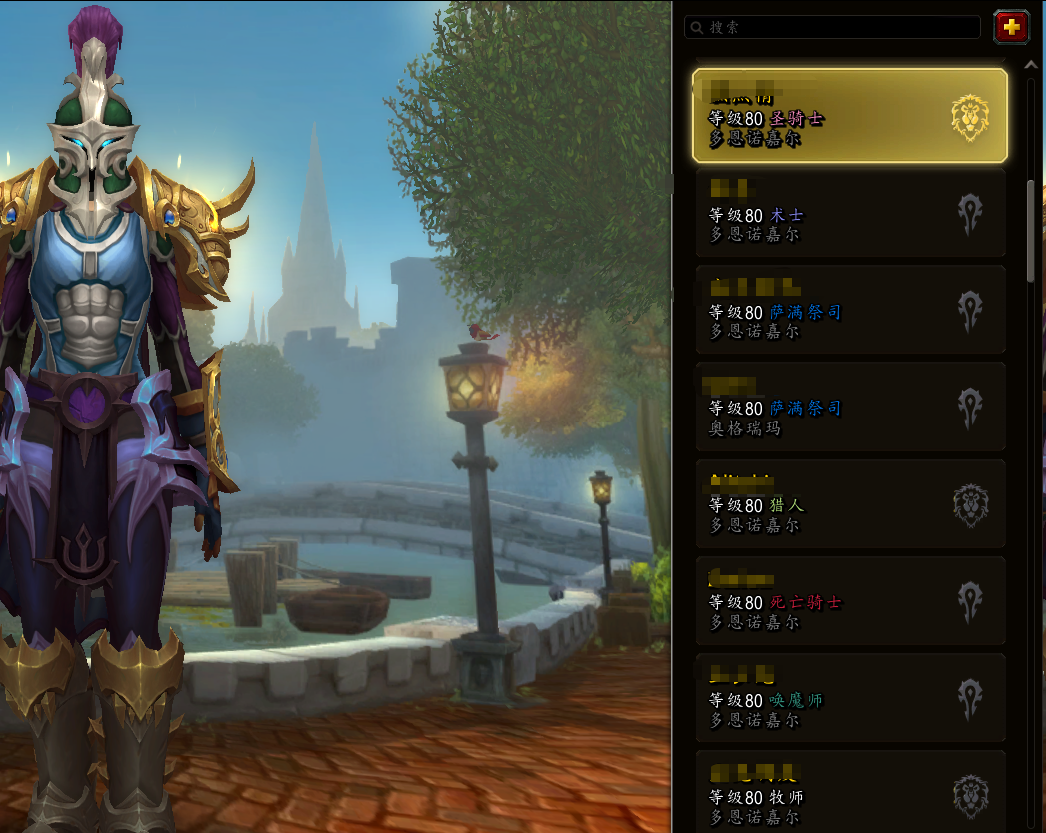1046x833 pixels.
Task: Select the Hunter (猎人) character row
Action: (x=850, y=505)
